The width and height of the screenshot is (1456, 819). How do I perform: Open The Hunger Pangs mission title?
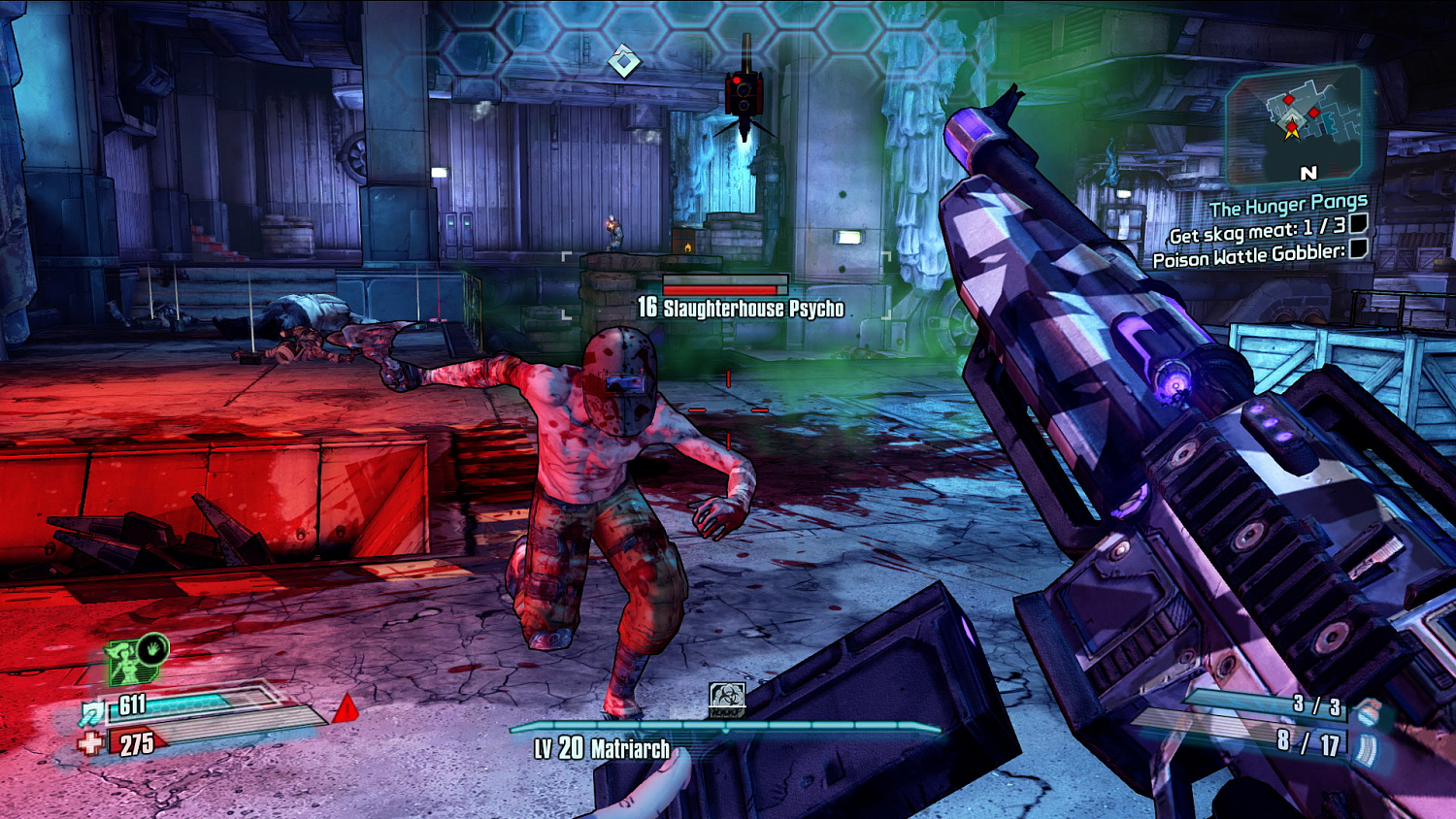click(1290, 204)
